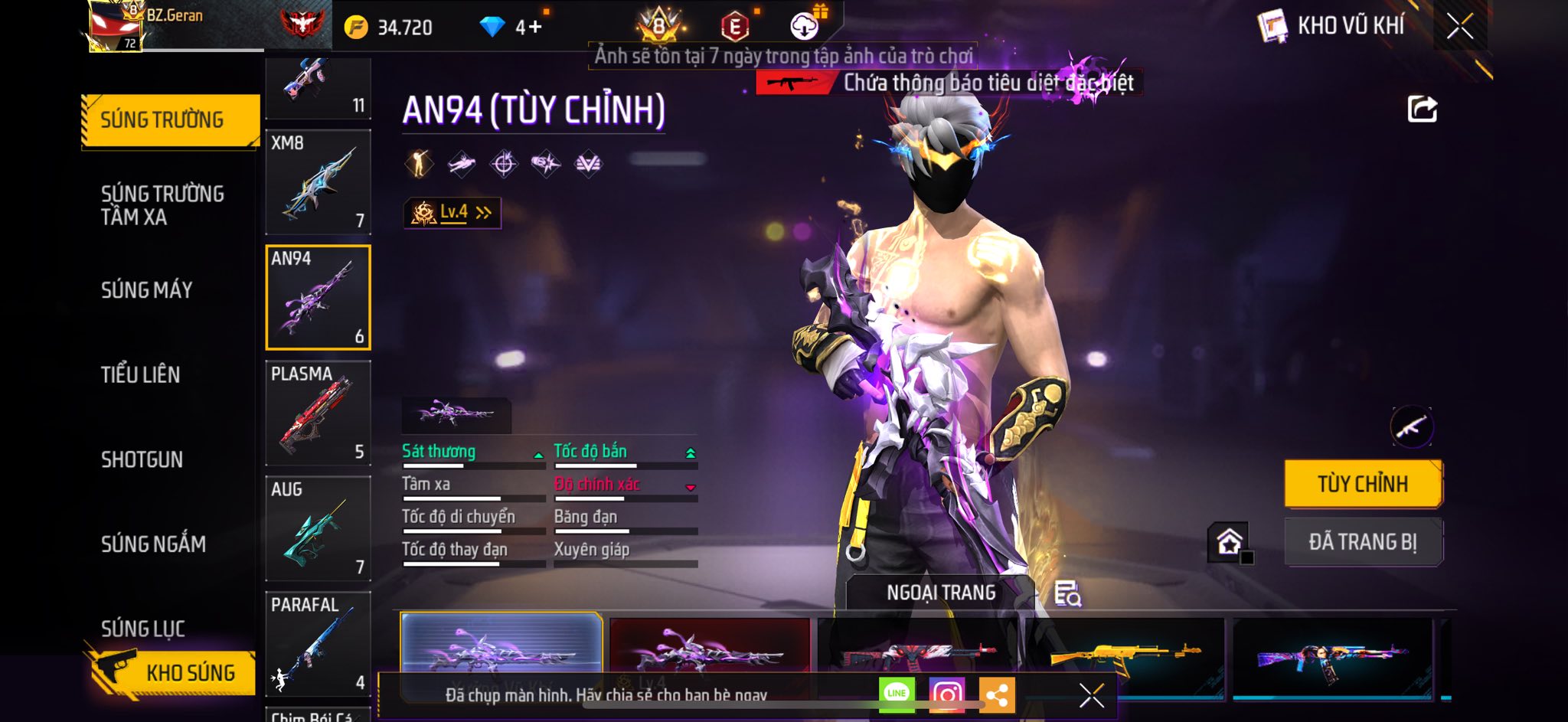Share screenshot via Instagram

[x=946, y=694]
